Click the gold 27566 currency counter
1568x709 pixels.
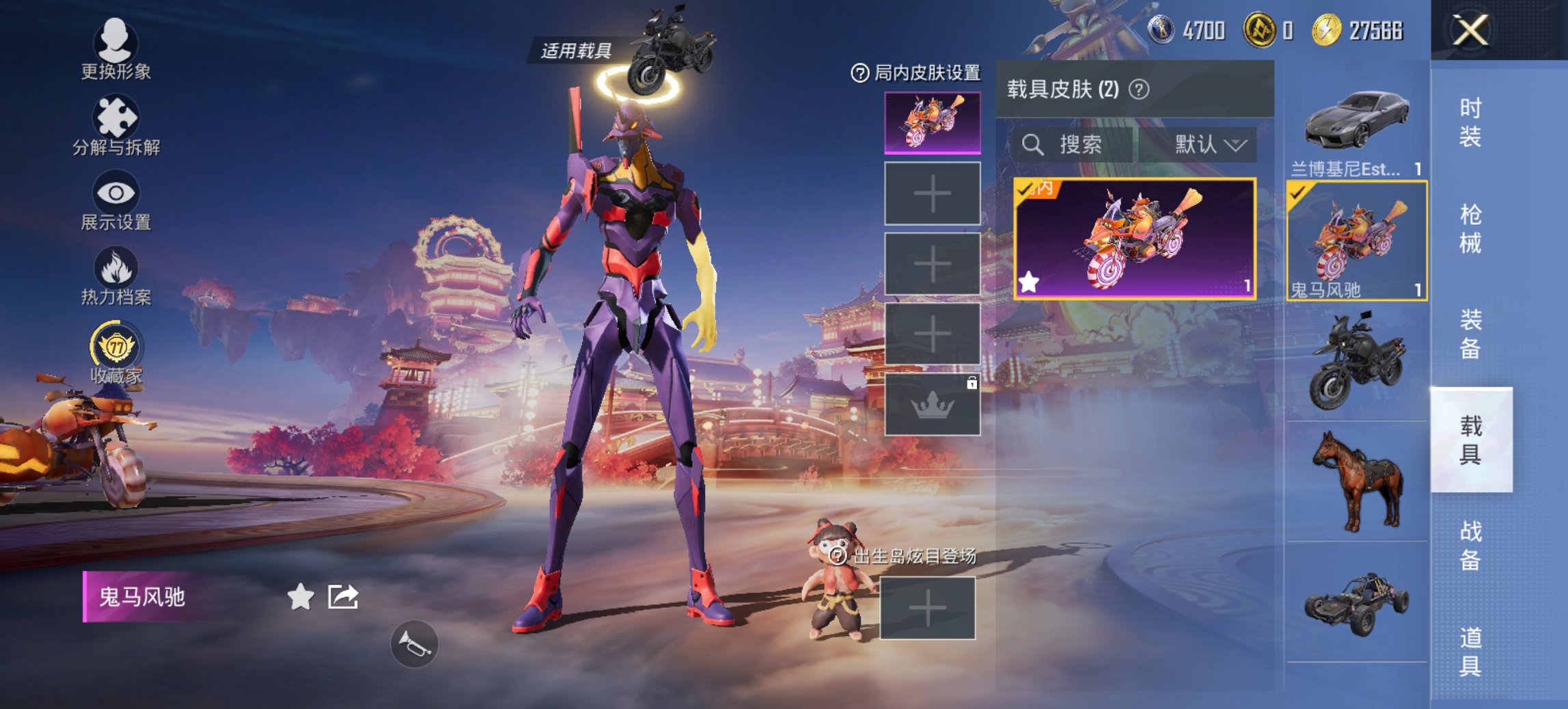click(x=1358, y=30)
